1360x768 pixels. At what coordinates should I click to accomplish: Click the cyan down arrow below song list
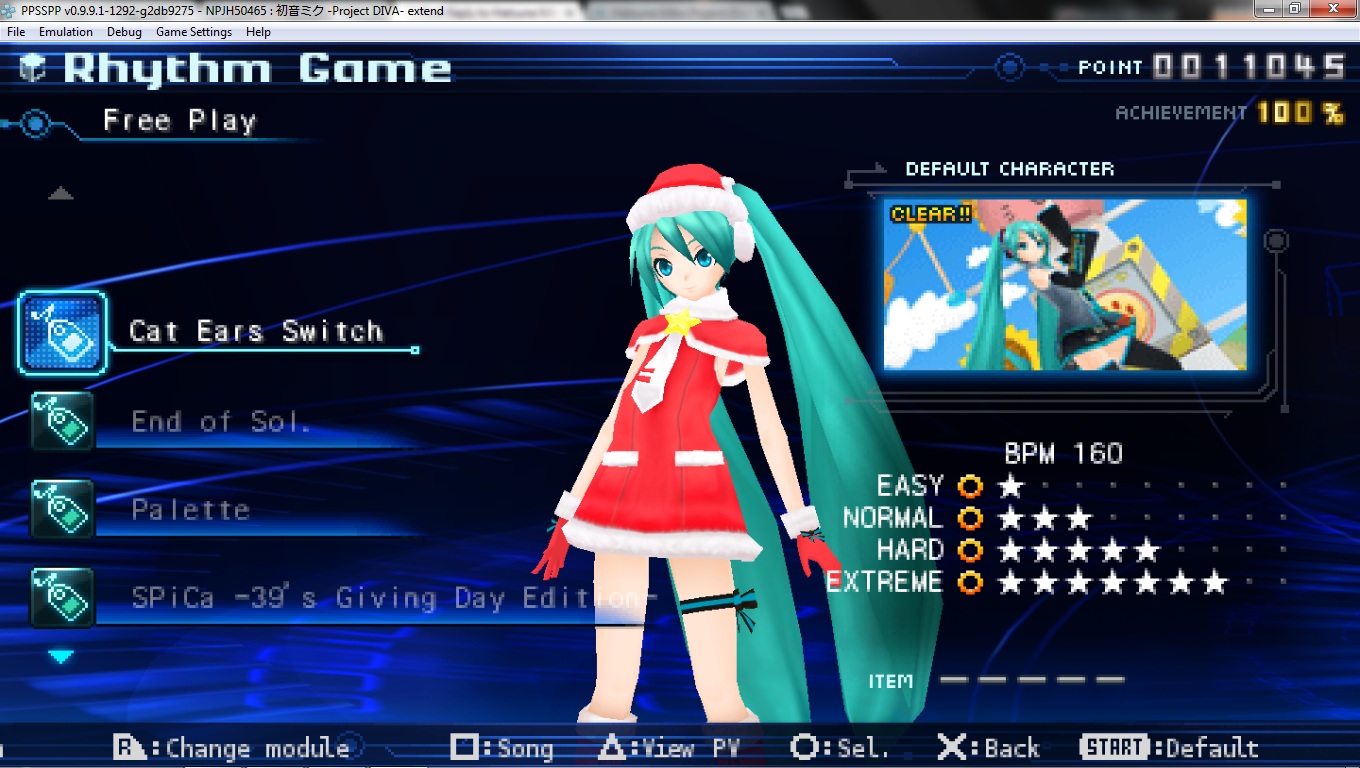tap(62, 657)
